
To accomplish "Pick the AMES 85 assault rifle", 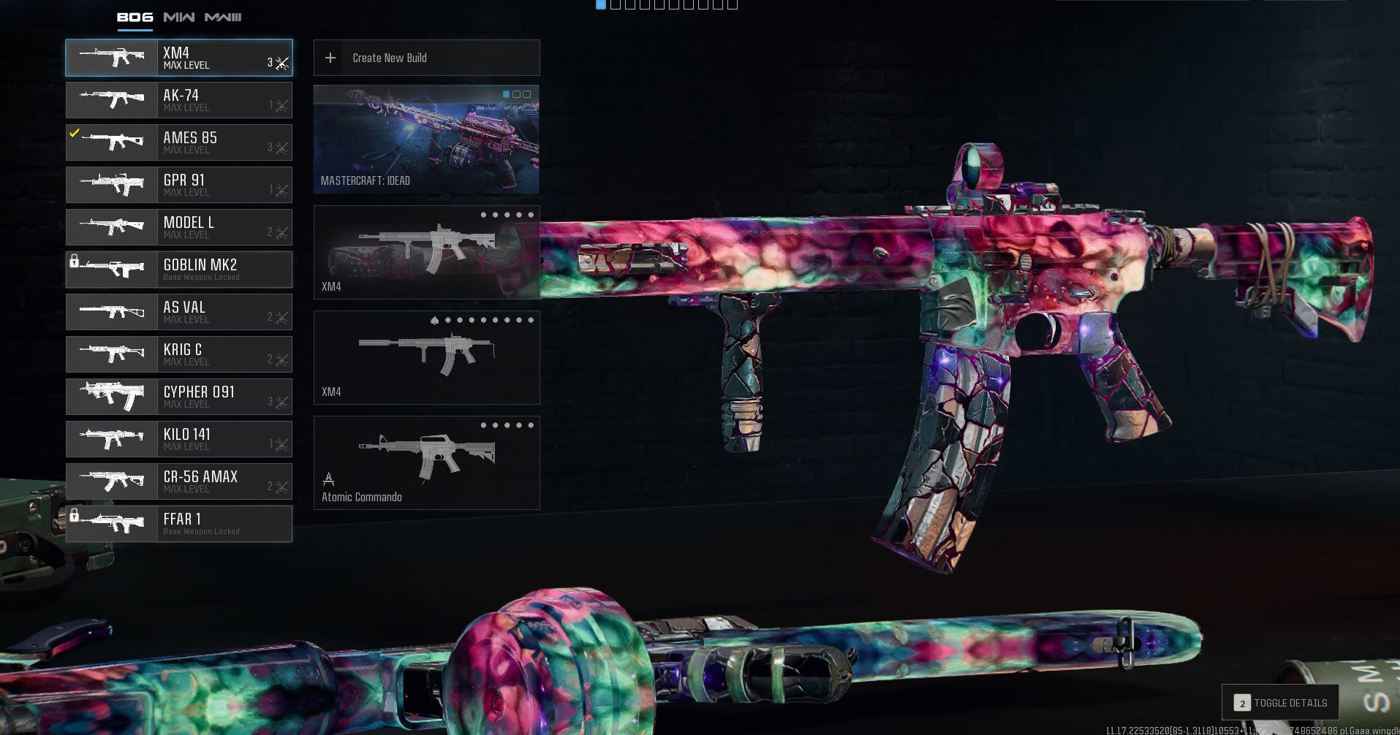I will pos(179,143).
